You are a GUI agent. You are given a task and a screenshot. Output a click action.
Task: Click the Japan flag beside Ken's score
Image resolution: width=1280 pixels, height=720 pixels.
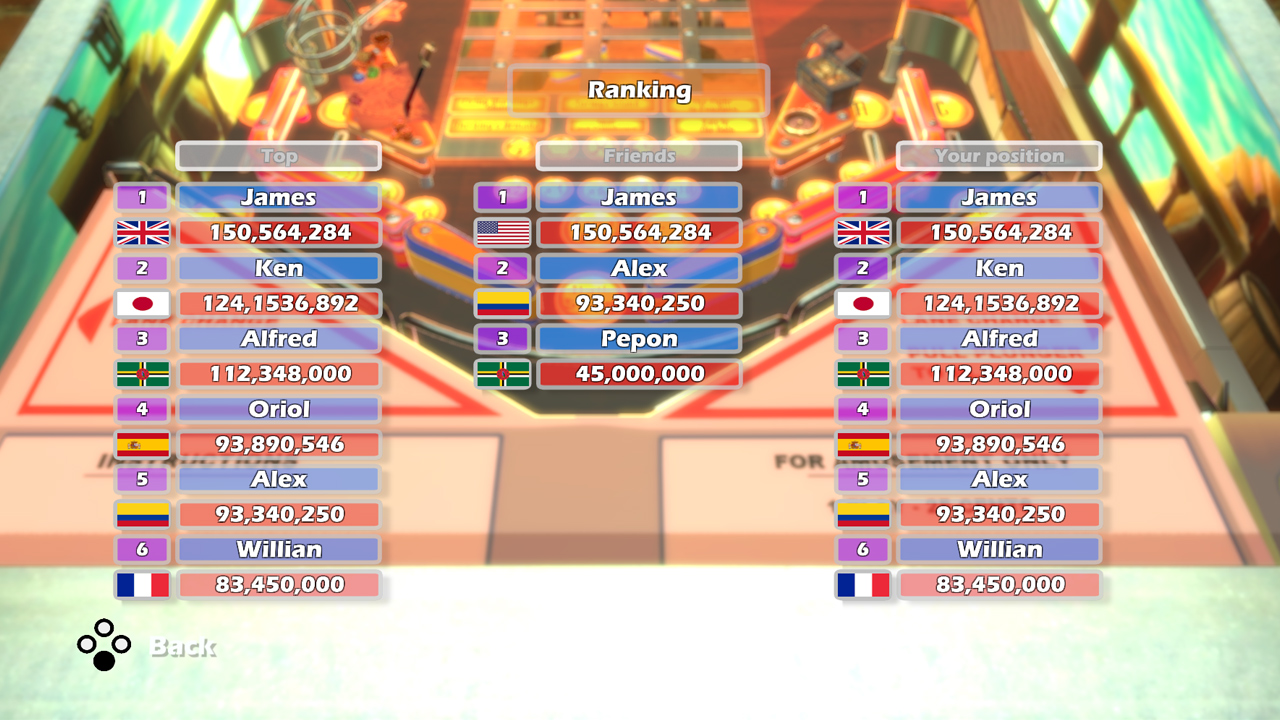point(142,303)
